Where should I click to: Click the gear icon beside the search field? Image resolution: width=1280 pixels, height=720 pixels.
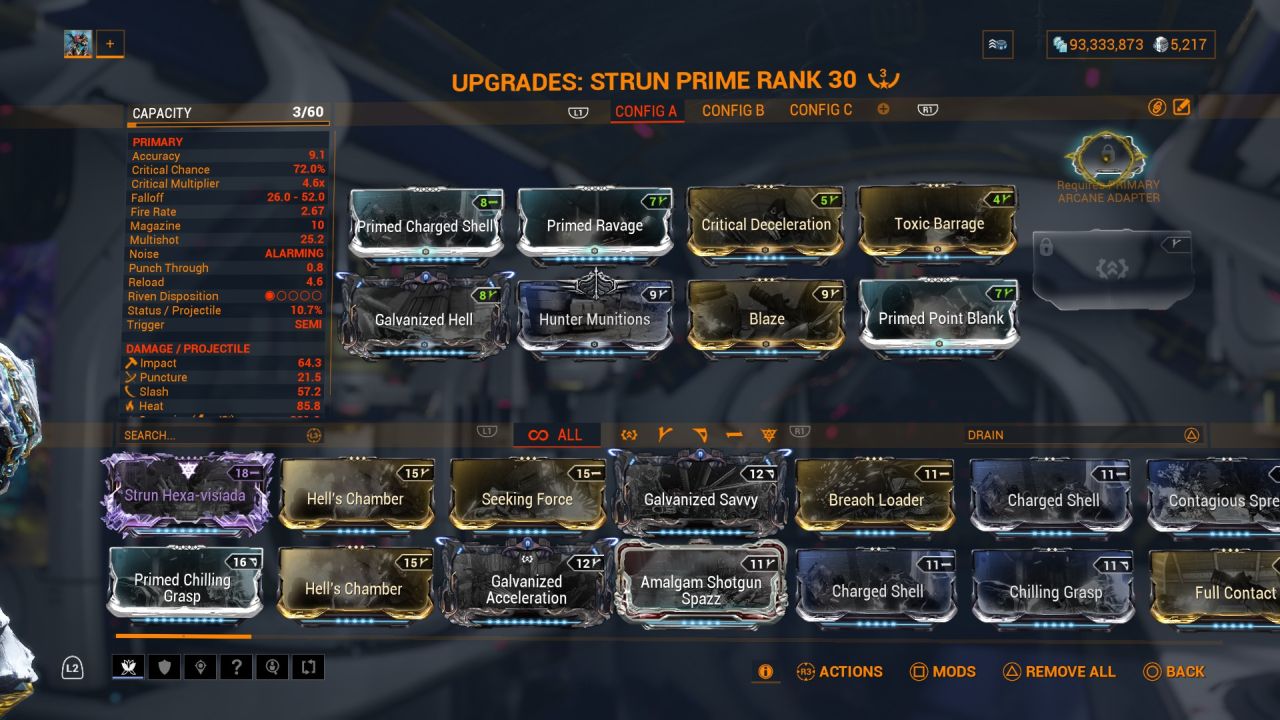316,435
